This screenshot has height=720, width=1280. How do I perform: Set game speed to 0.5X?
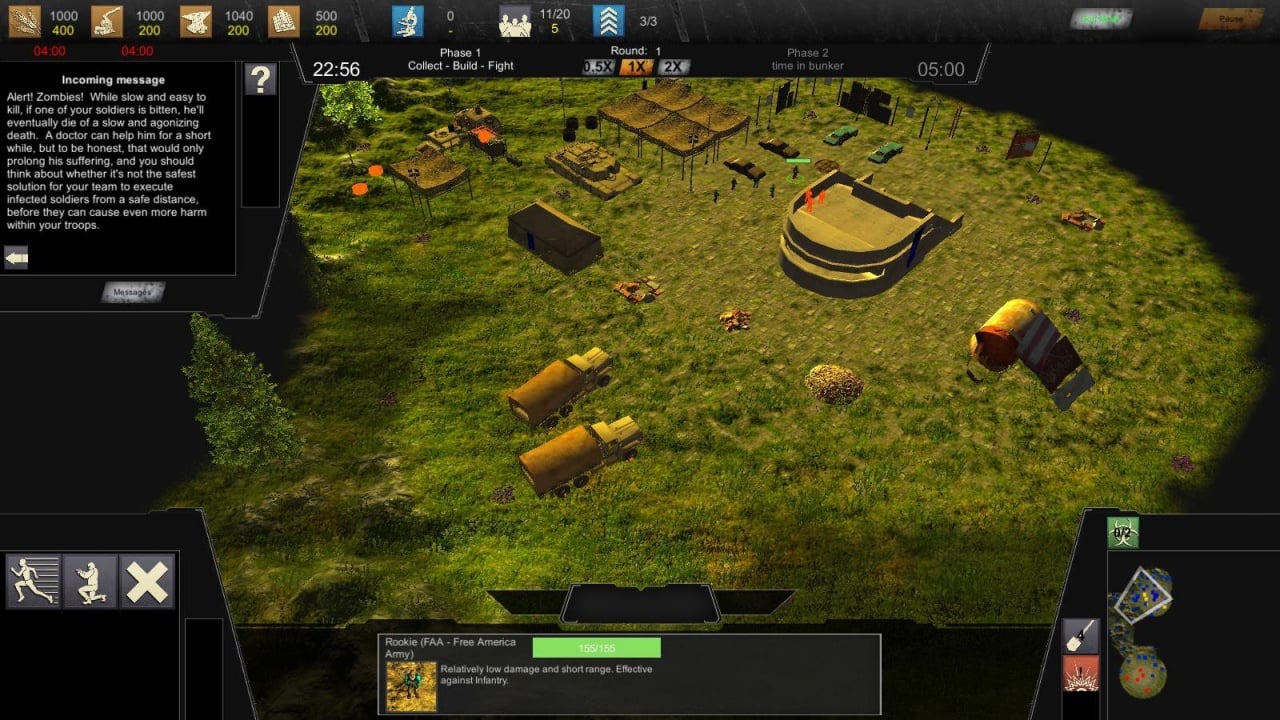tap(598, 67)
